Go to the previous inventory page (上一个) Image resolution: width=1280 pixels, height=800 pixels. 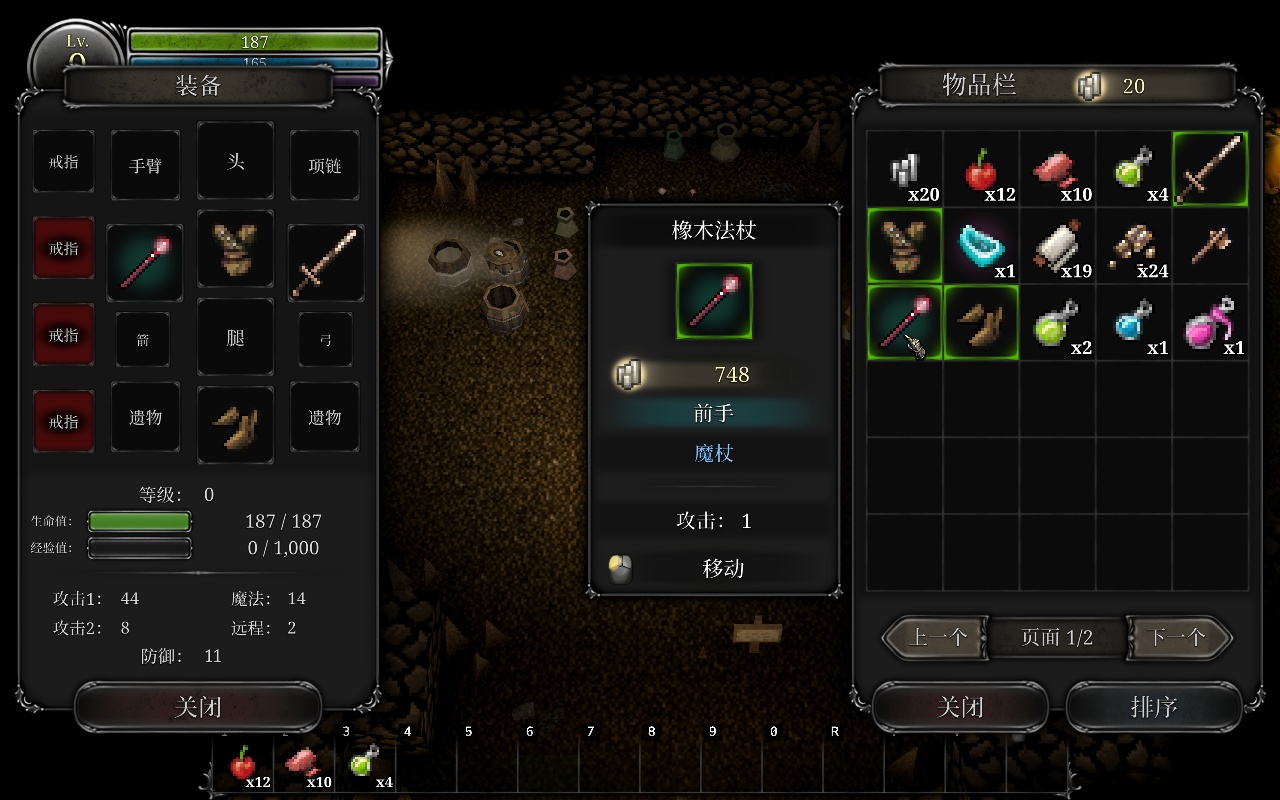tap(937, 637)
